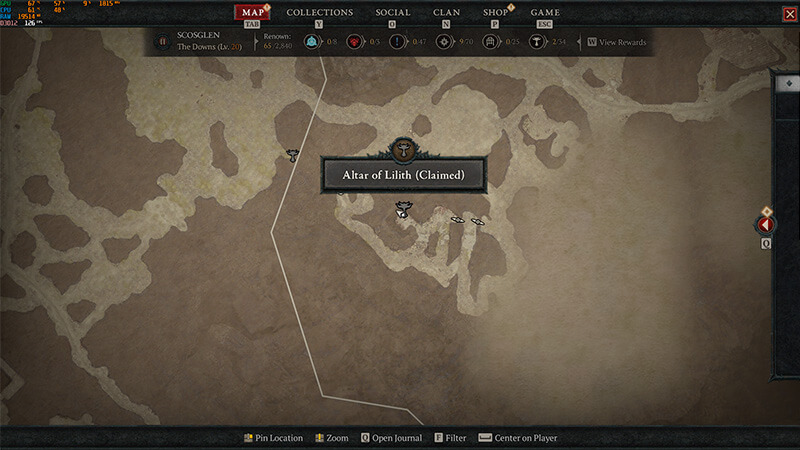
Task: Collapse the Scosglen region renown panel
Action: pos(163,42)
